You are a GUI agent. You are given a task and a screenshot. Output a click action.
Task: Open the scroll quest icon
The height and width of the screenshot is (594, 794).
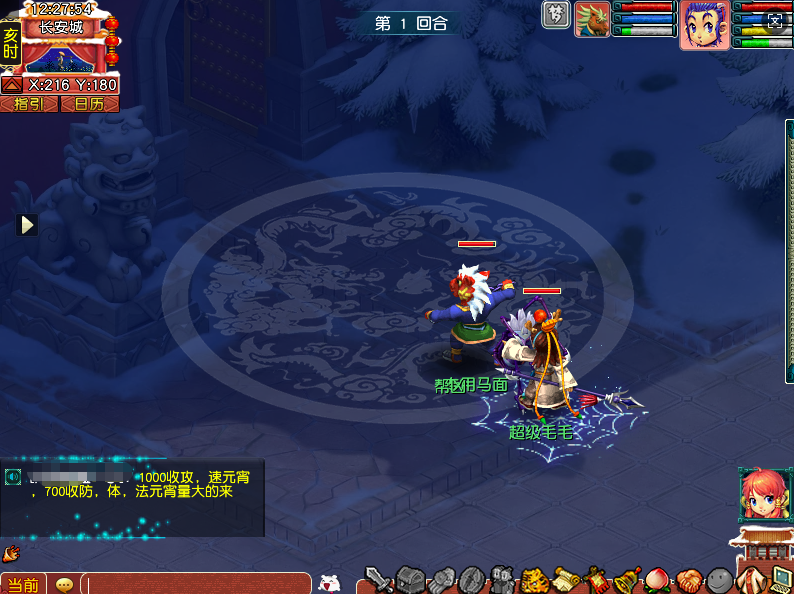click(566, 579)
